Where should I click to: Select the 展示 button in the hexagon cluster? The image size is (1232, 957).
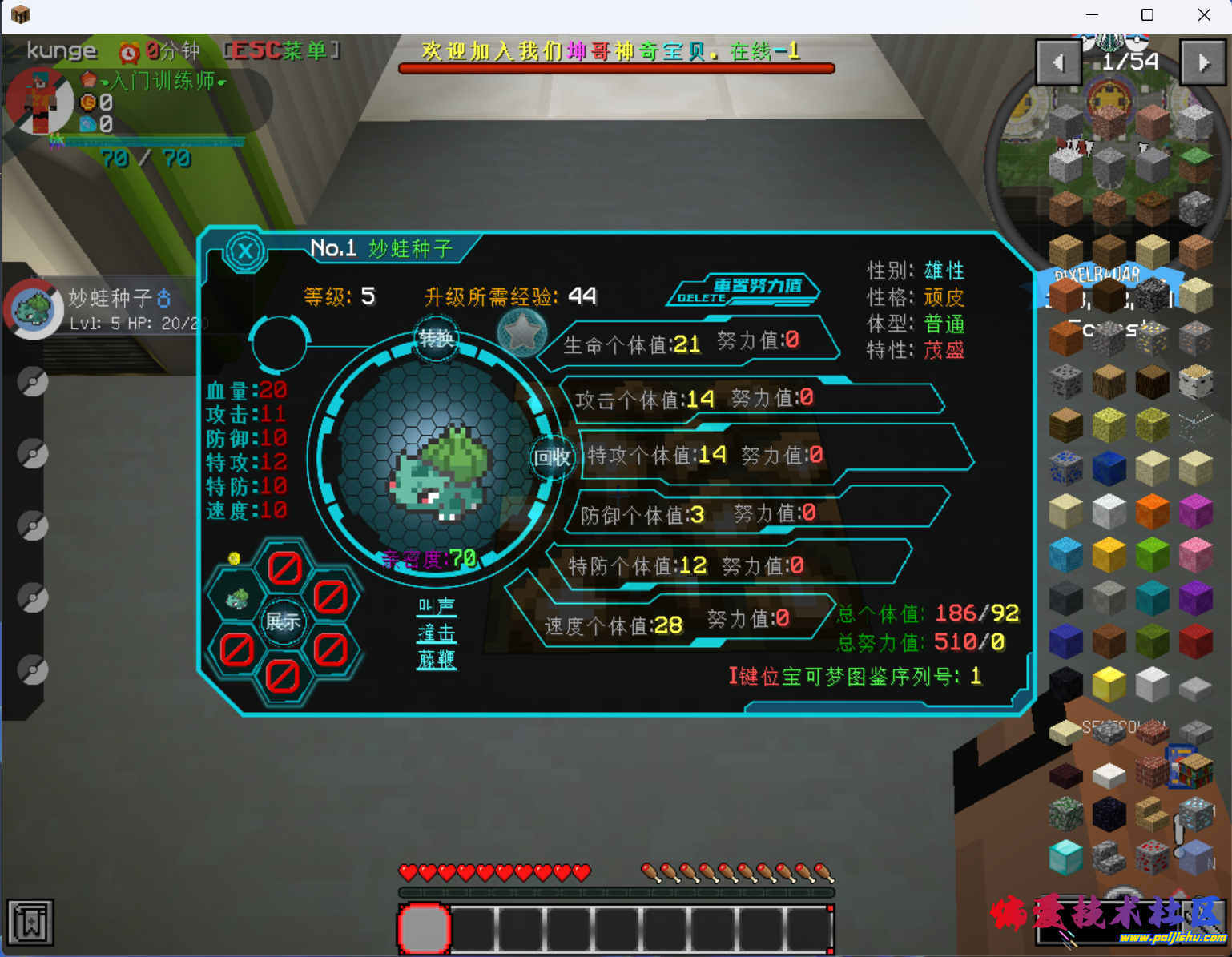tap(283, 621)
